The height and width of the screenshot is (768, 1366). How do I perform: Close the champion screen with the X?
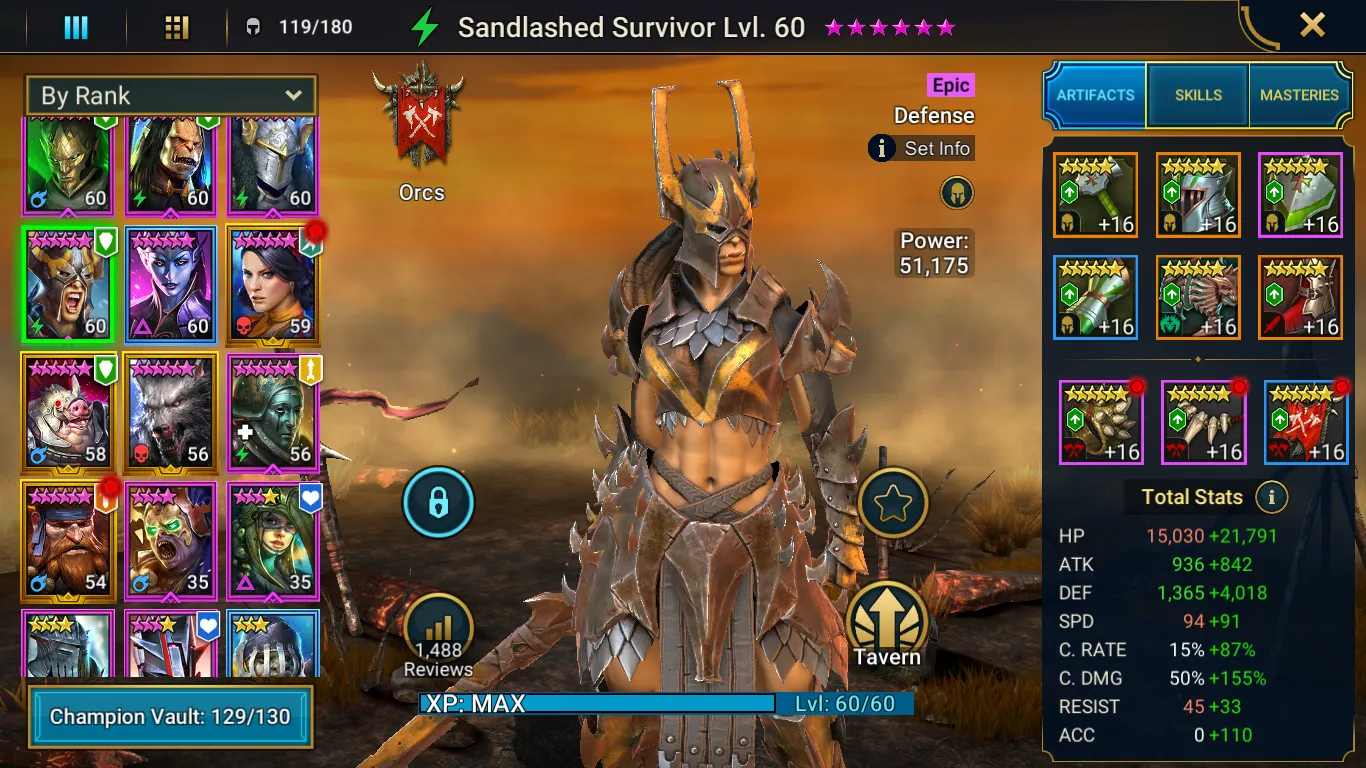[1312, 25]
